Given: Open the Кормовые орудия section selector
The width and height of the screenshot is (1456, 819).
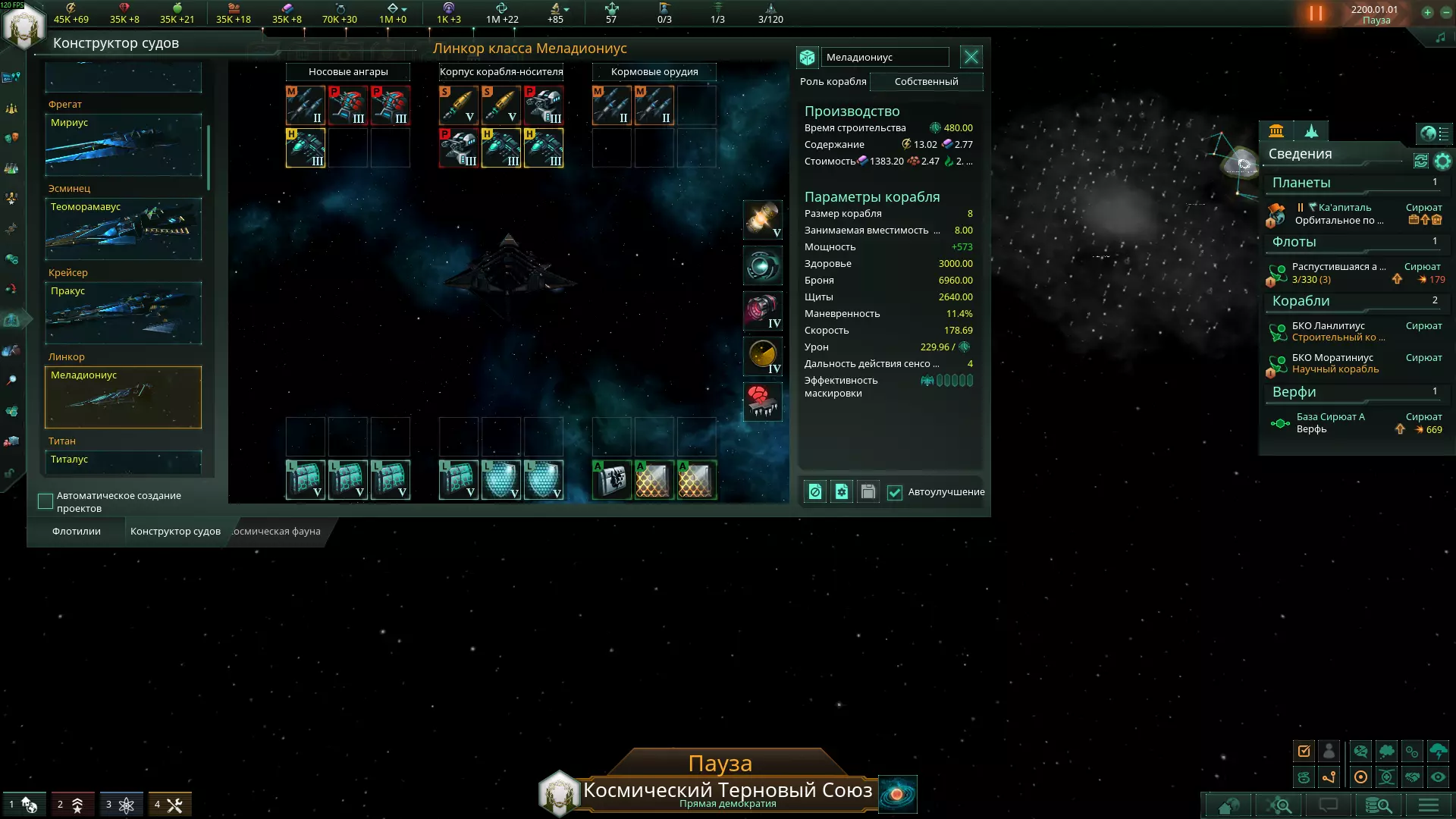Looking at the screenshot, I should pos(654,72).
